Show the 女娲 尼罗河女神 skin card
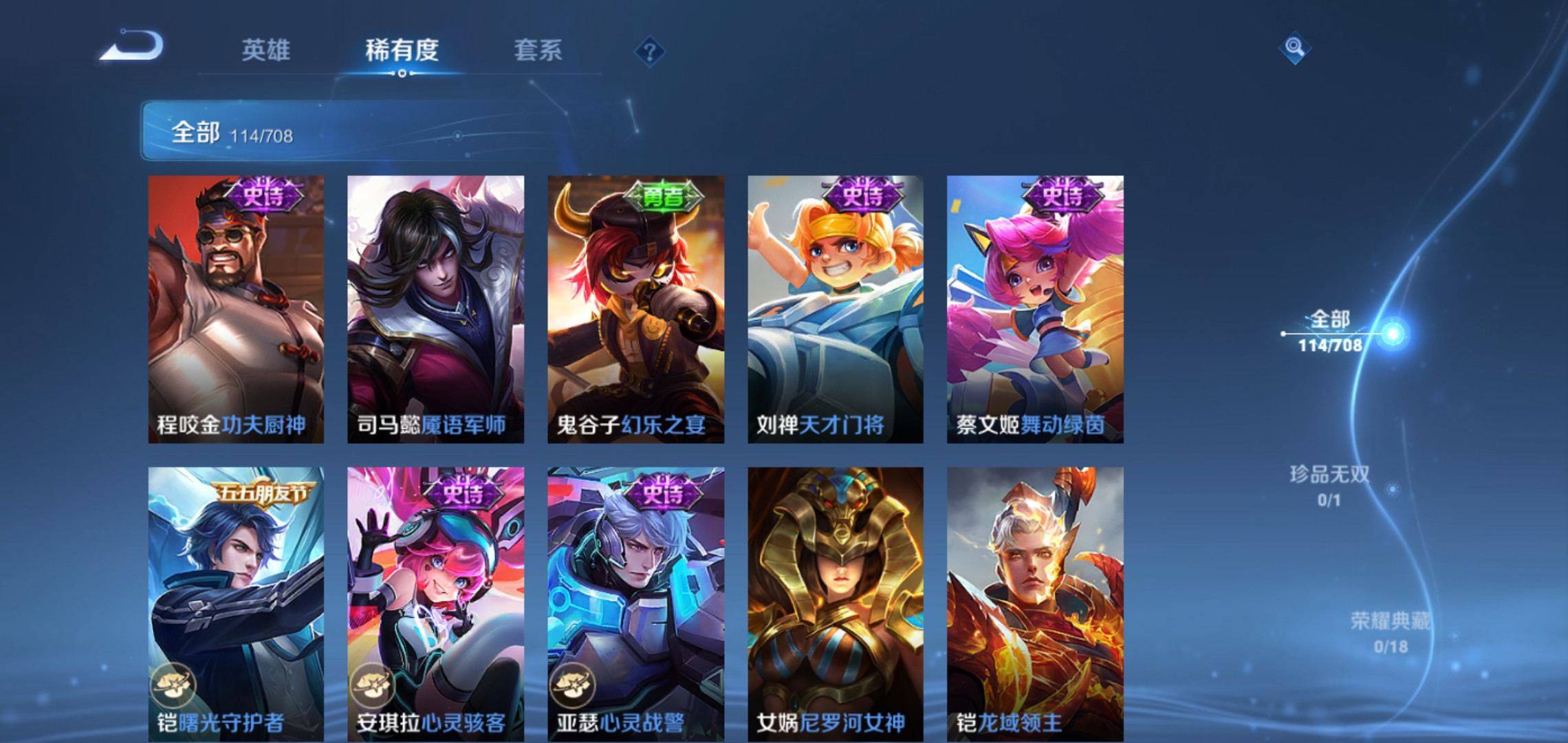This screenshot has width=1568, height=743. click(x=836, y=604)
